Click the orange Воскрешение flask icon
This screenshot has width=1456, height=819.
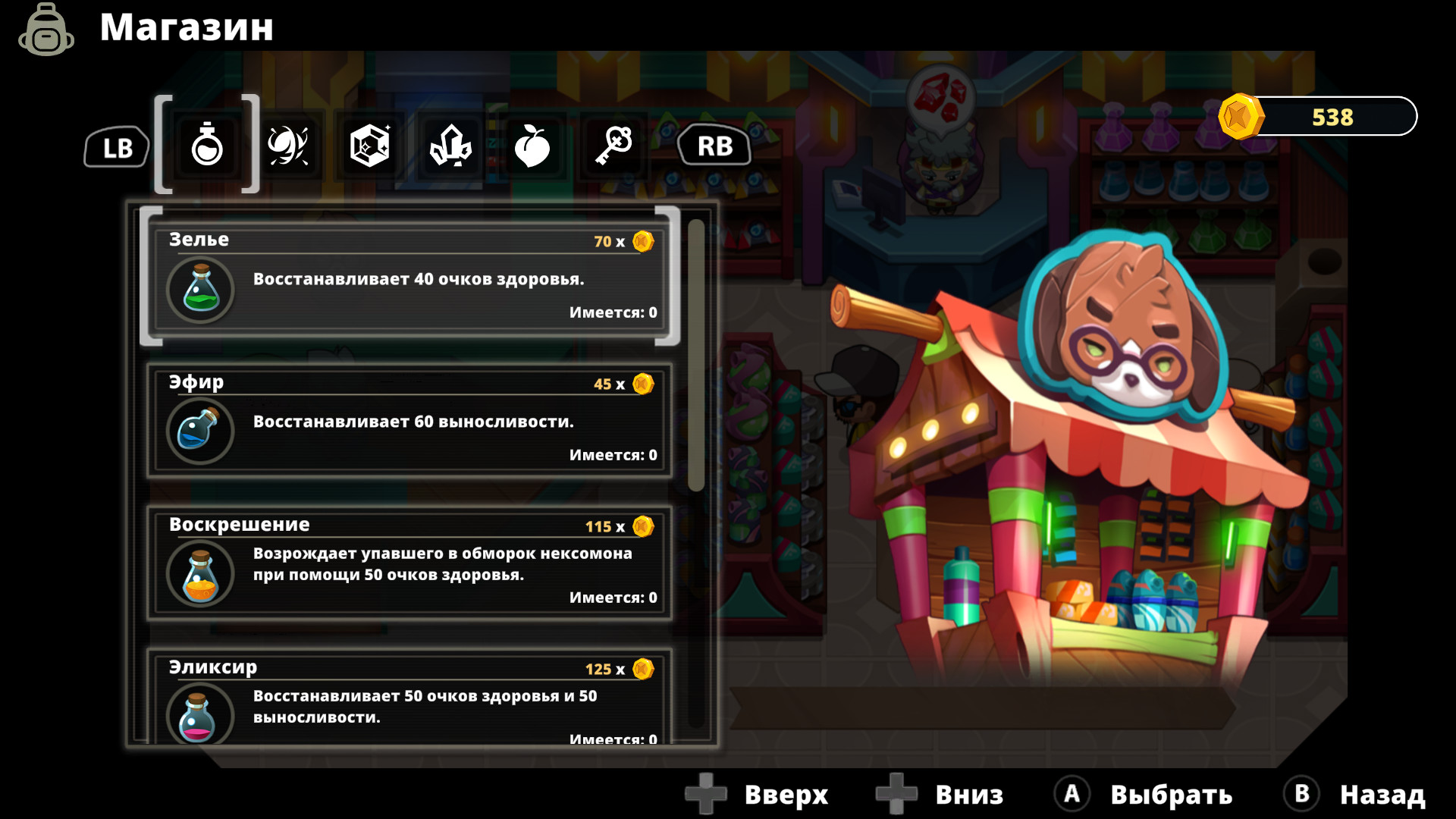(200, 574)
